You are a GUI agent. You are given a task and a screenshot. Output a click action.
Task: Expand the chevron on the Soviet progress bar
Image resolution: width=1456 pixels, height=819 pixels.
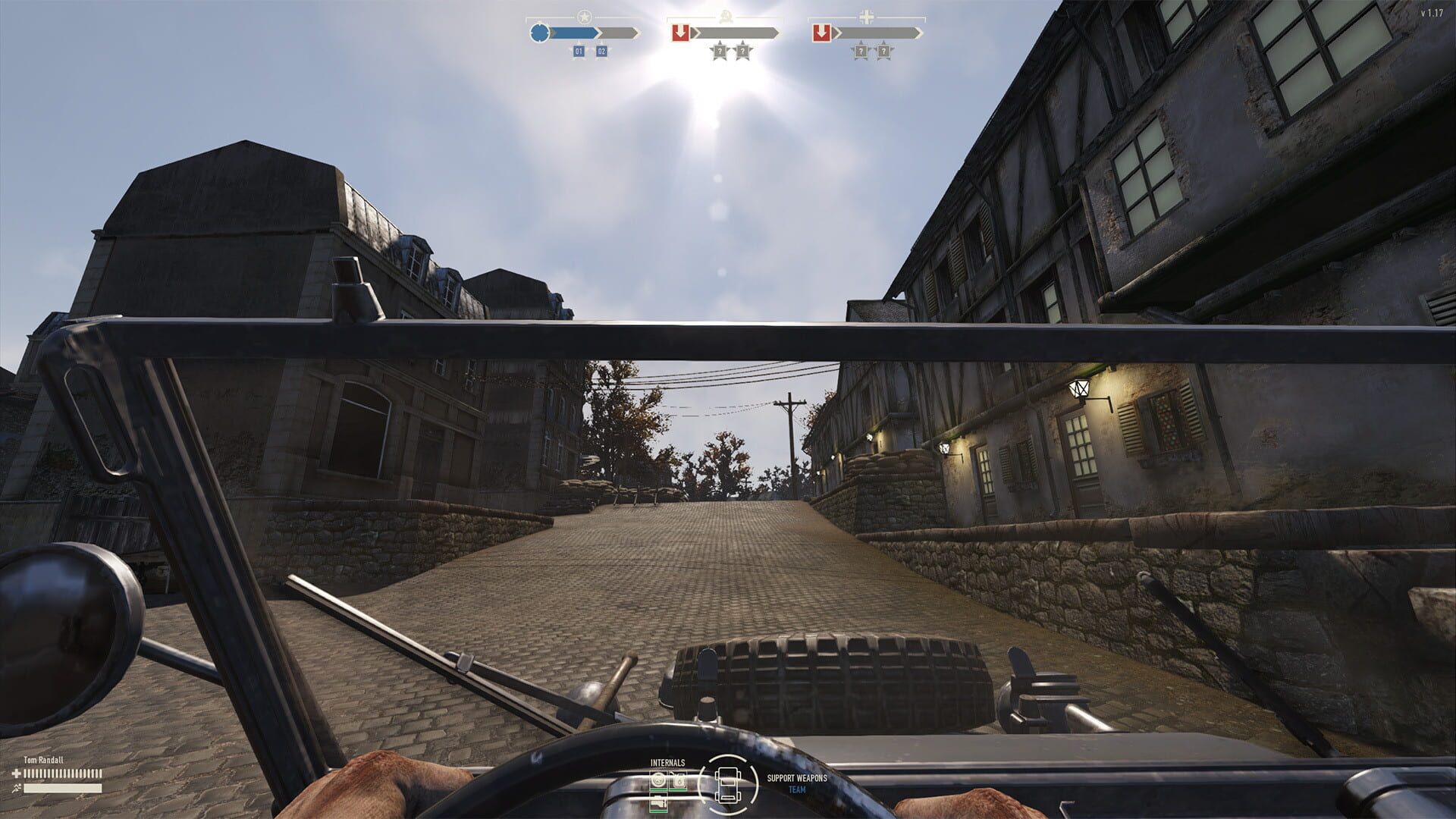pyautogui.click(x=779, y=33)
